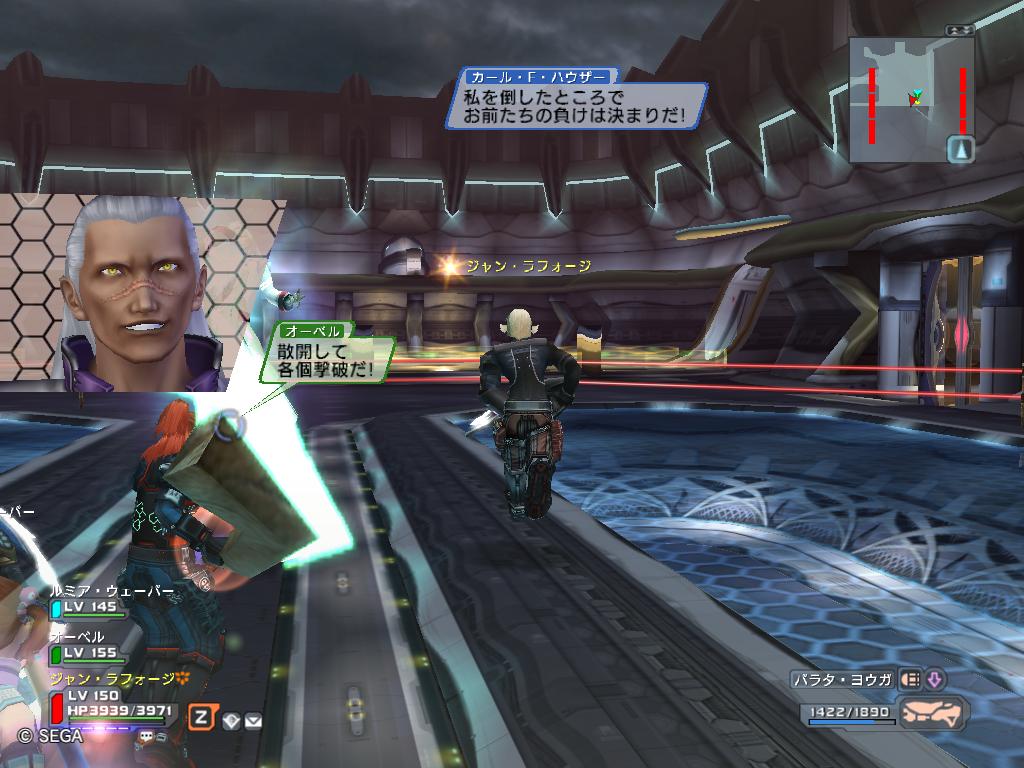Open the diamond-shaped item notification icon

coord(231,718)
